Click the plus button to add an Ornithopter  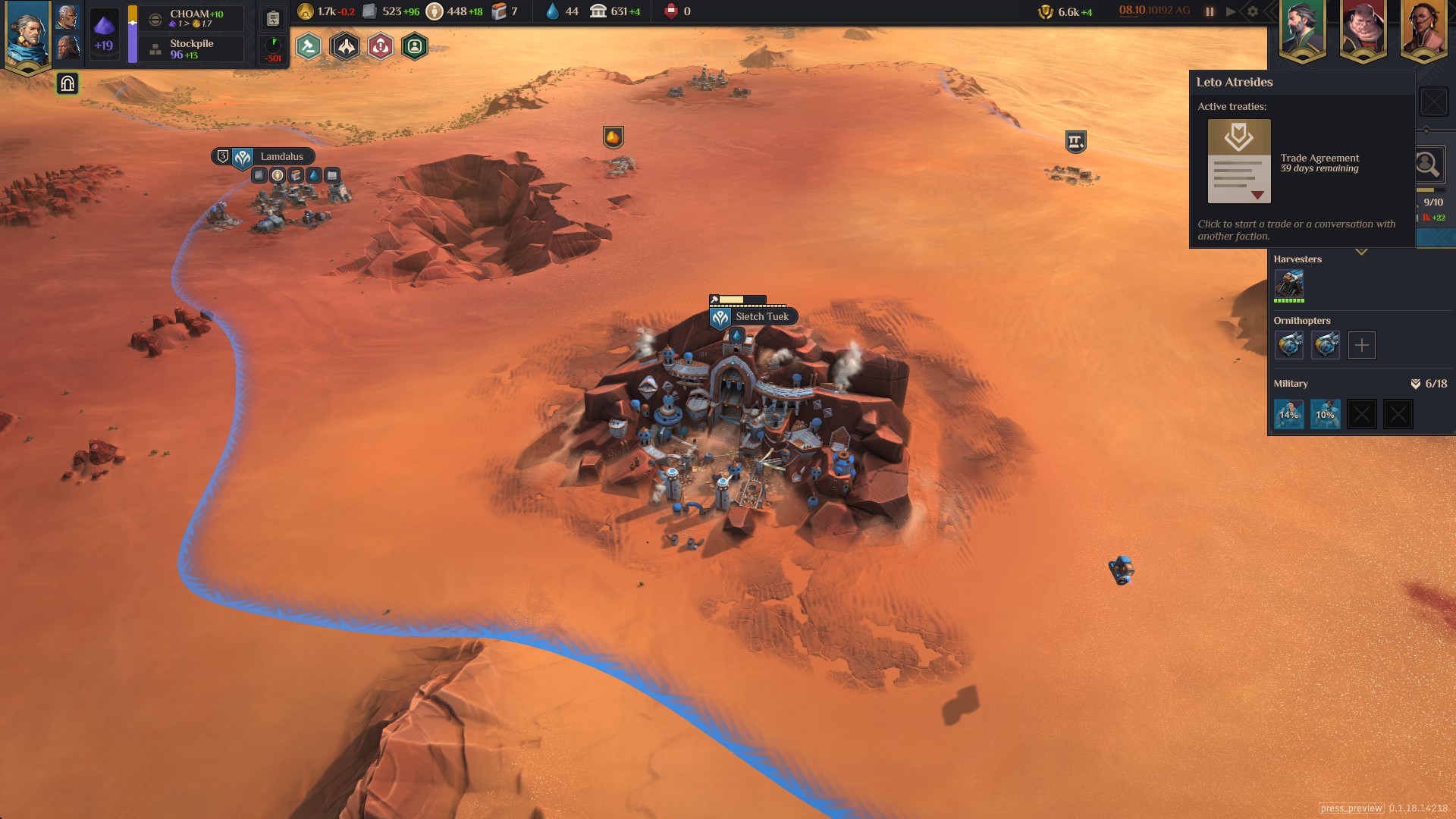[1362, 345]
